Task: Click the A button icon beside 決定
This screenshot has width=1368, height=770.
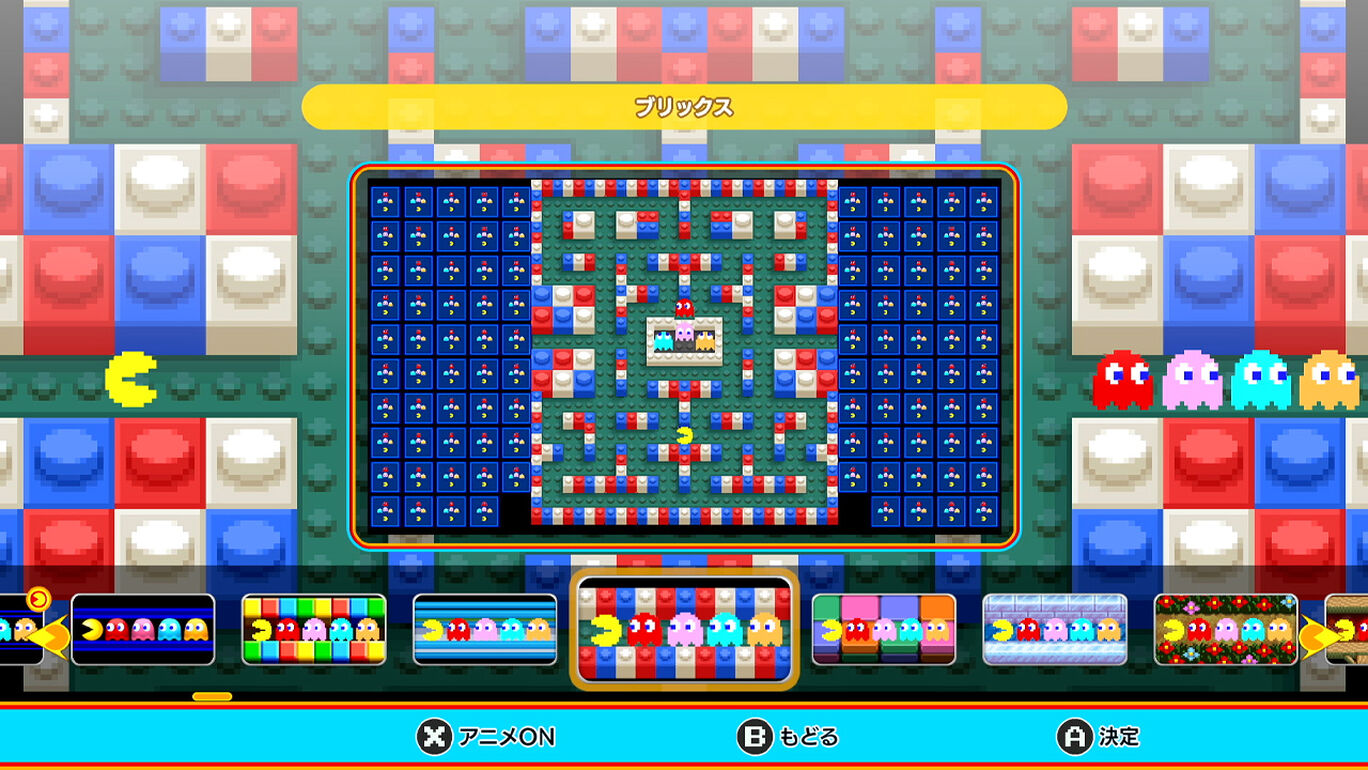Action: (1072, 736)
